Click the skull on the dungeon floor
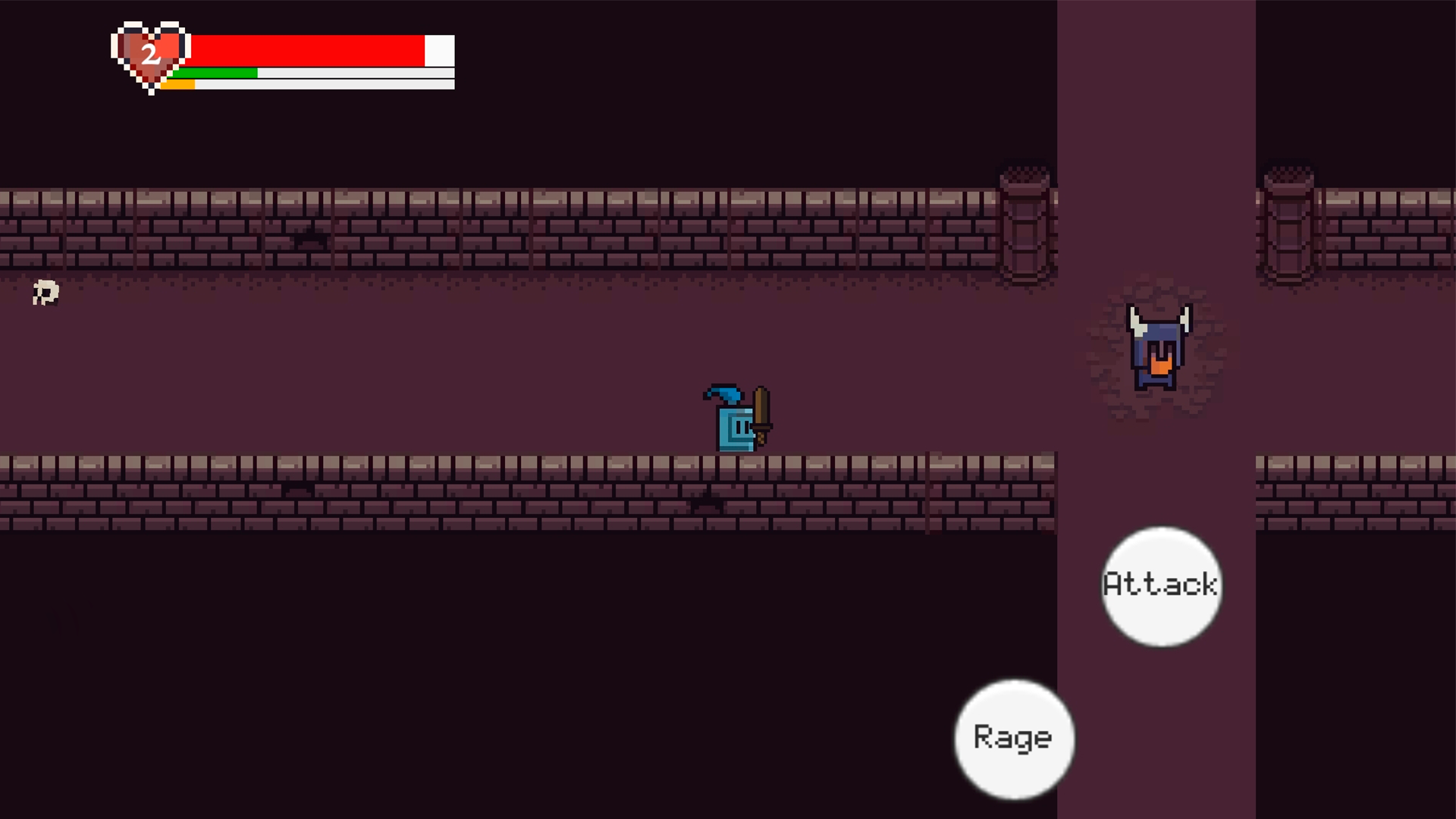 44,293
